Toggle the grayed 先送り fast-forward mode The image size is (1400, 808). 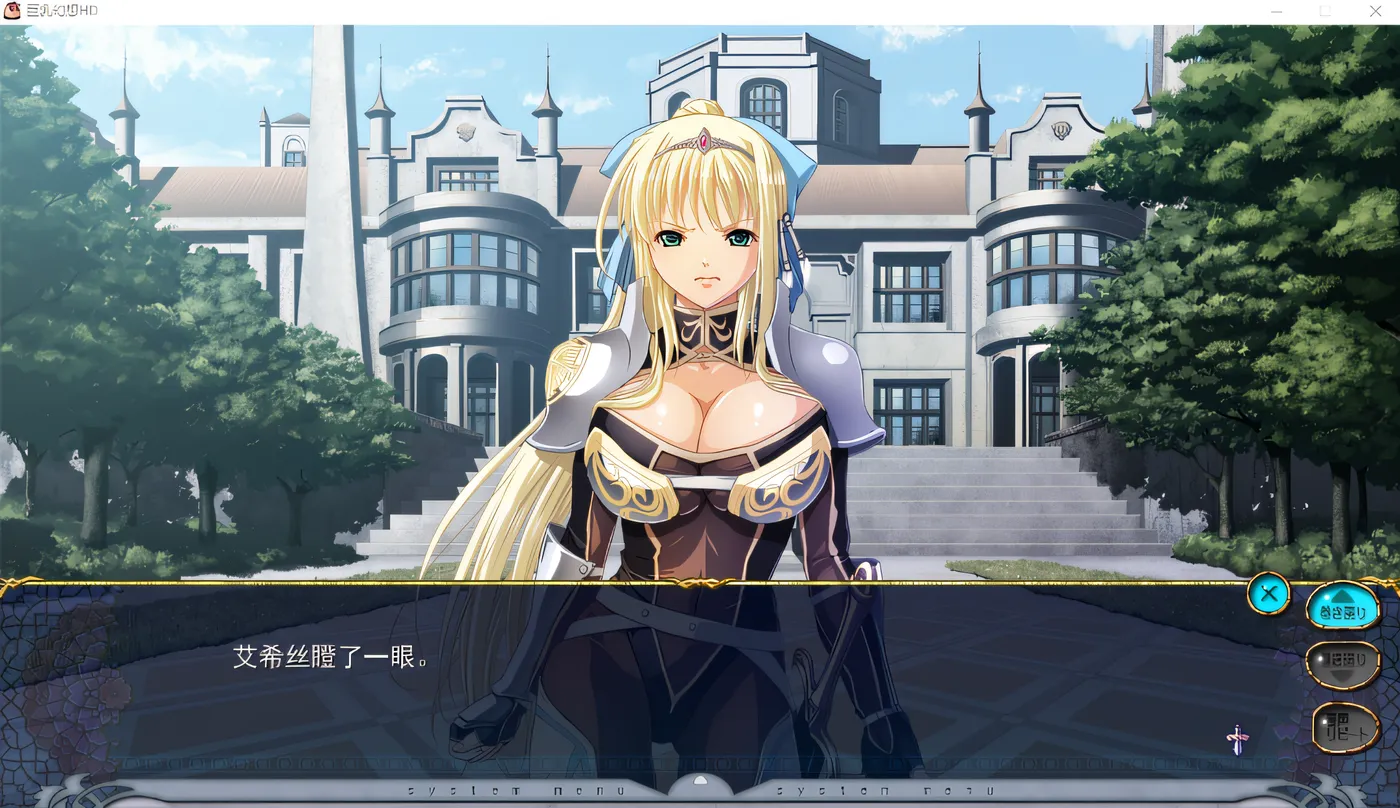(1344, 663)
